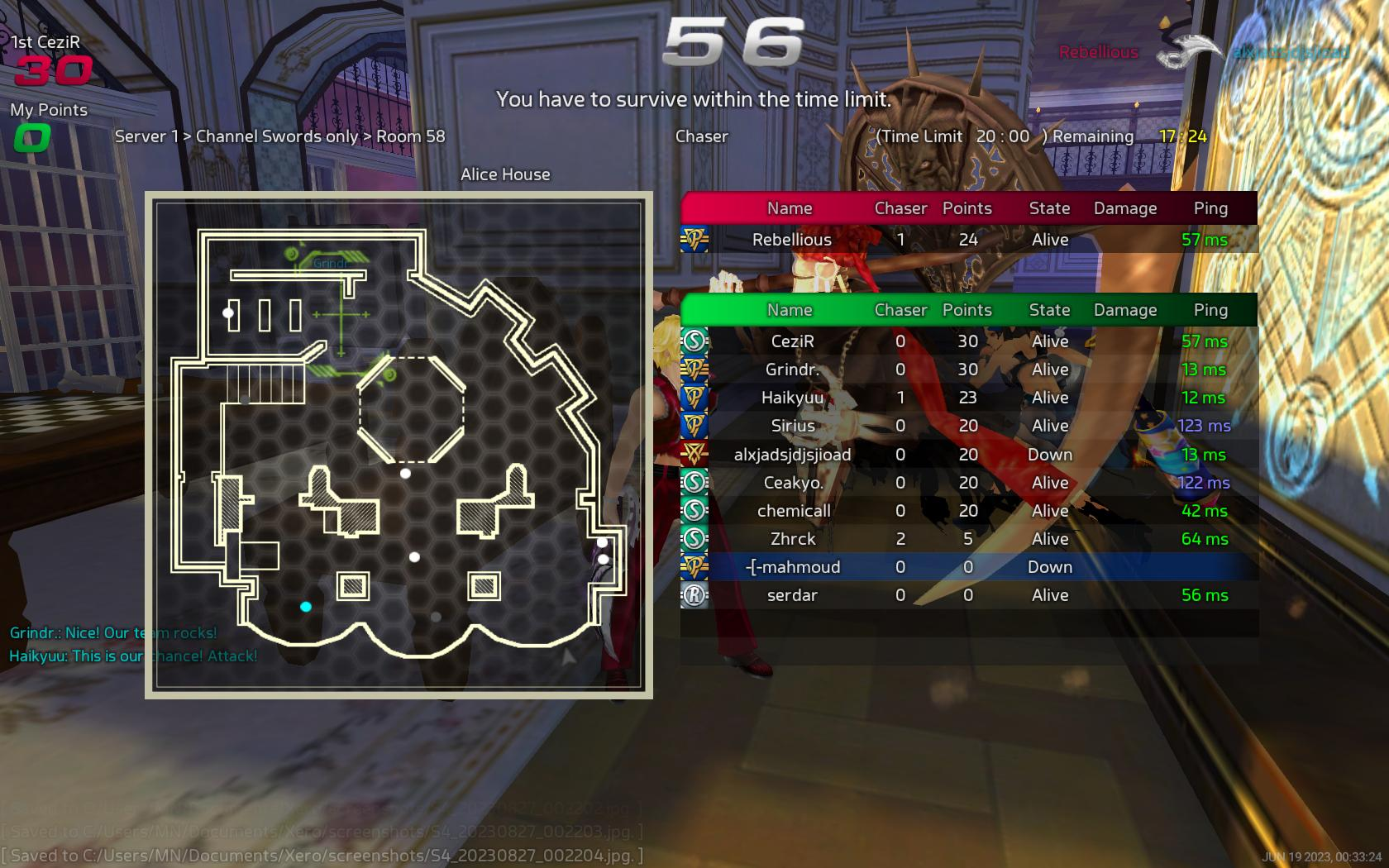
Task: Click Haikyuu's chat message
Action: [x=133, y=656]
